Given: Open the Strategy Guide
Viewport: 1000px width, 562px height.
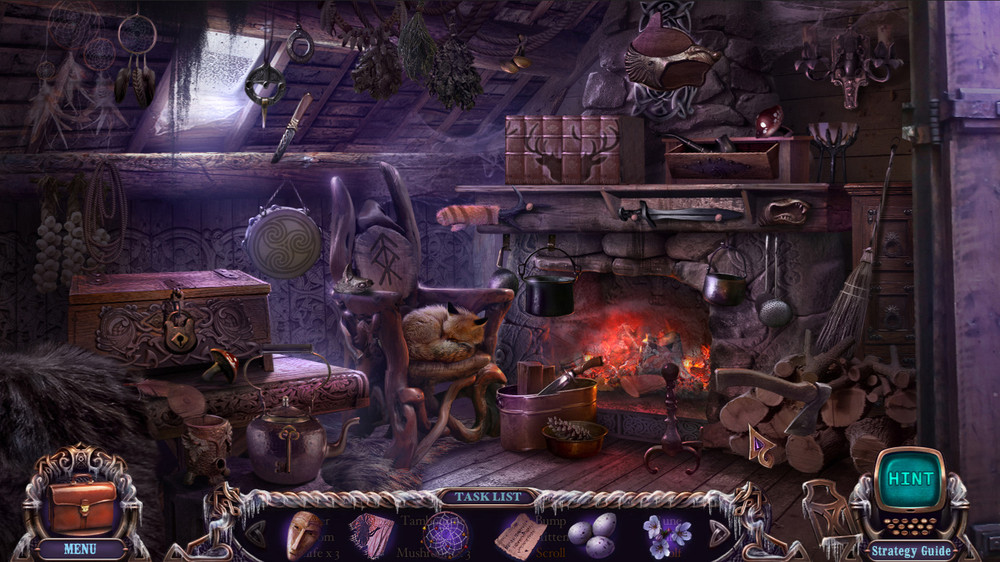Looking at the screenshot, I should [908, 550].
